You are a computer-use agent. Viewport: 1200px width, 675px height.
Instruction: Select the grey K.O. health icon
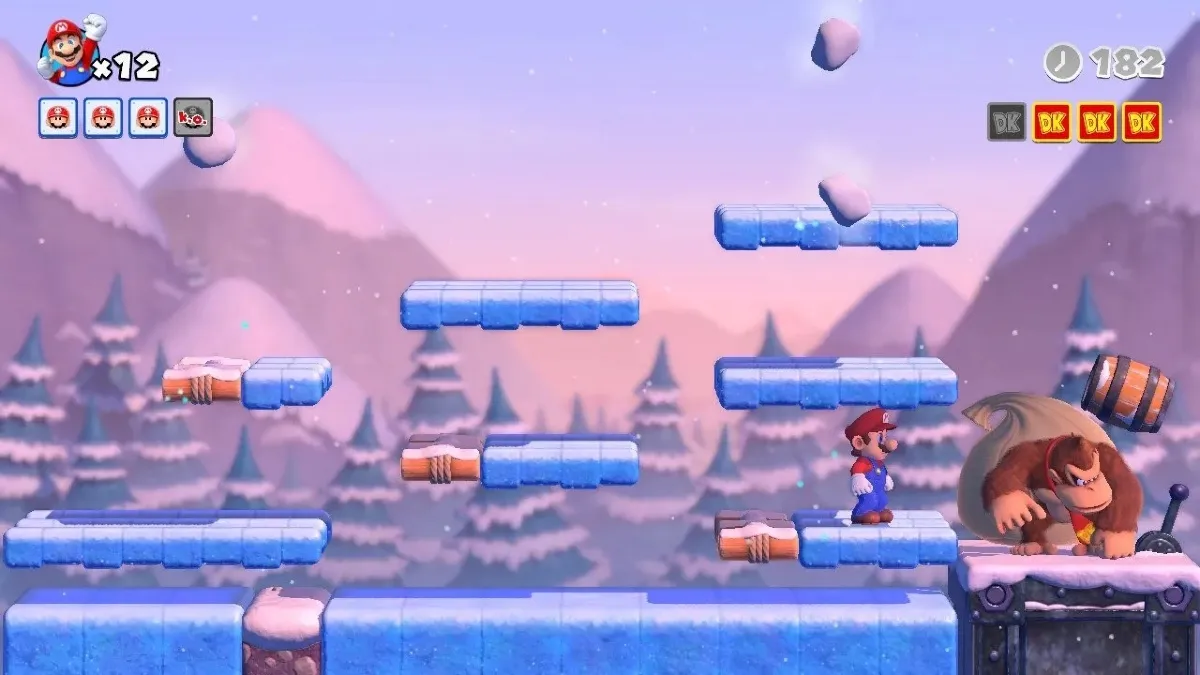tap(192, 117)
